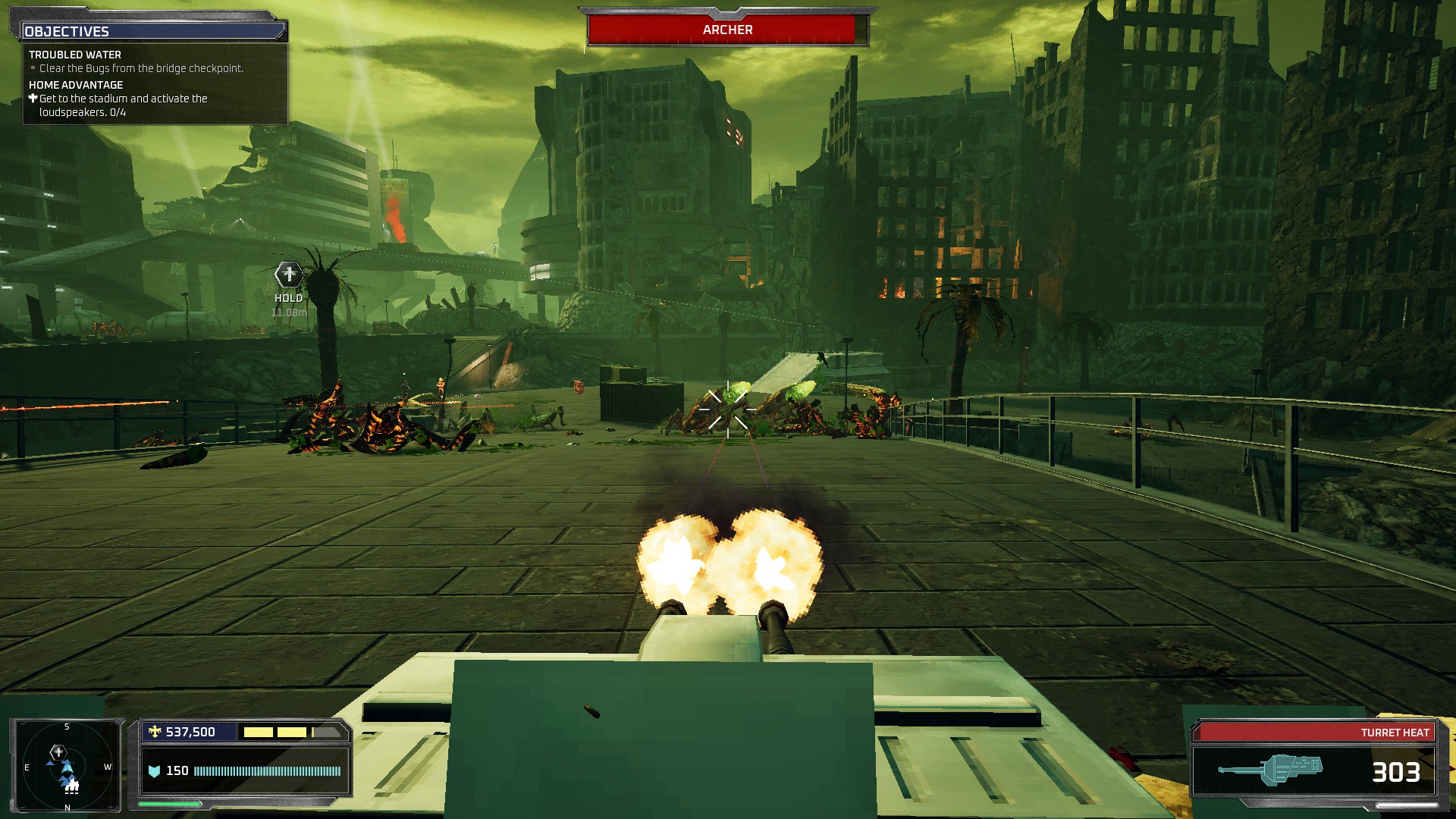The image size is (1456, 819).
Task: Click the green health bar under the shield meter
Action: pyautogui.click(x=169, y=805)
